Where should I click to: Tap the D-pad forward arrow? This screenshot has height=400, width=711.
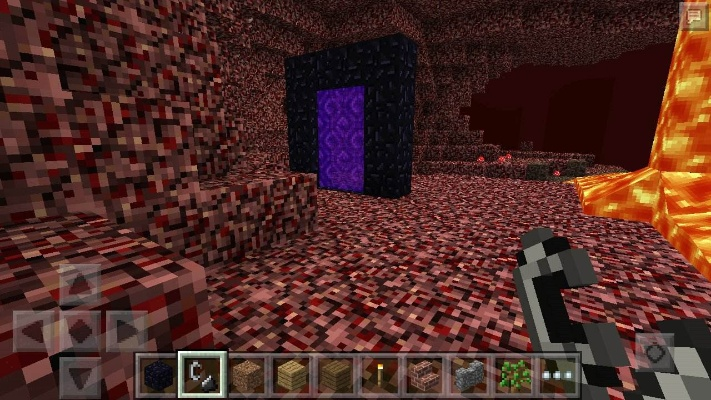point(82,282)
